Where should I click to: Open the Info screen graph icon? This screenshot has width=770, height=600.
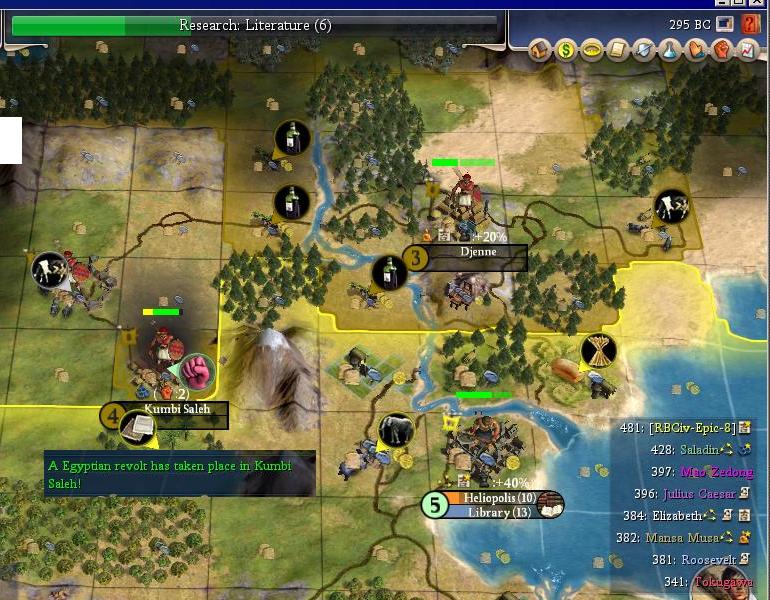[748, 49]
